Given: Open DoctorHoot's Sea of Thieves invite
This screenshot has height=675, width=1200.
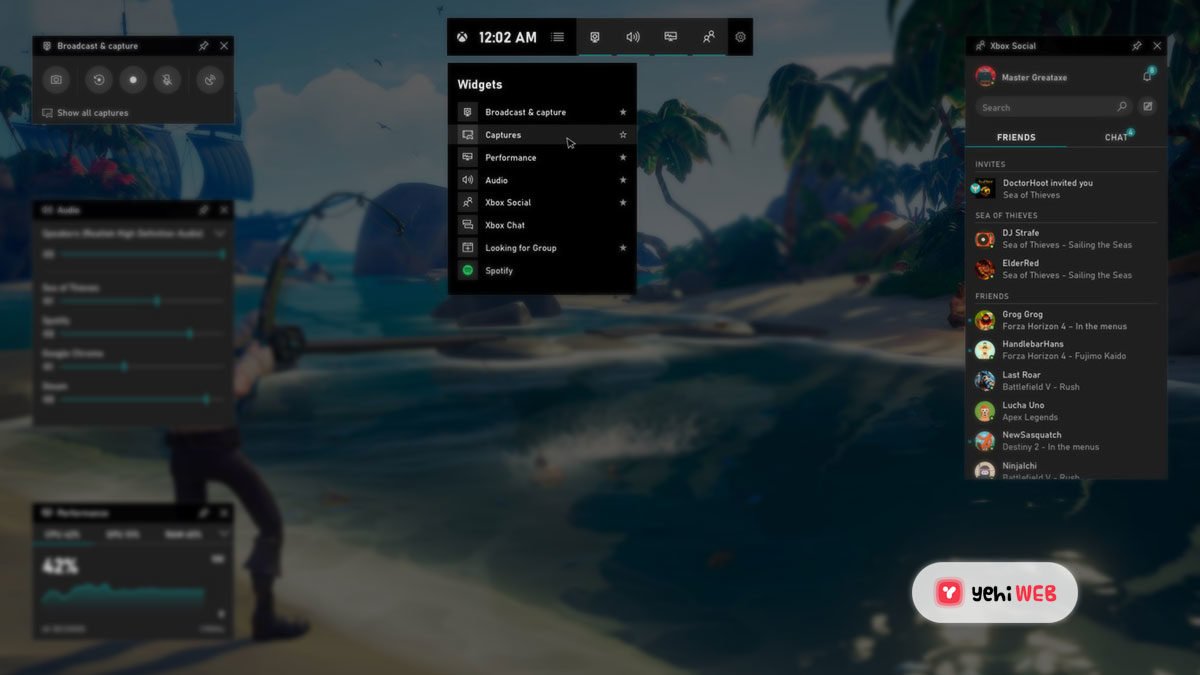Looking at the screenshot, I should (1046, 188).
